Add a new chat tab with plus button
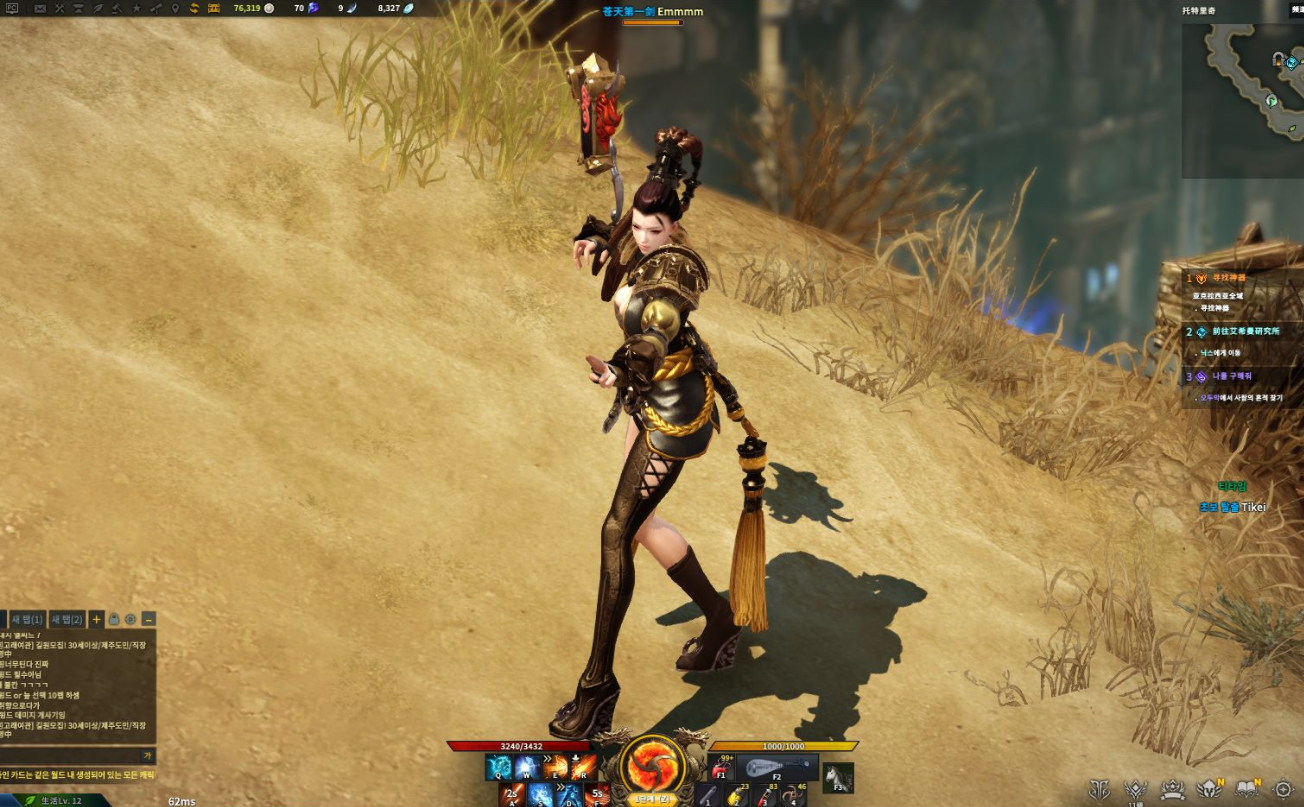 [96, 620]
